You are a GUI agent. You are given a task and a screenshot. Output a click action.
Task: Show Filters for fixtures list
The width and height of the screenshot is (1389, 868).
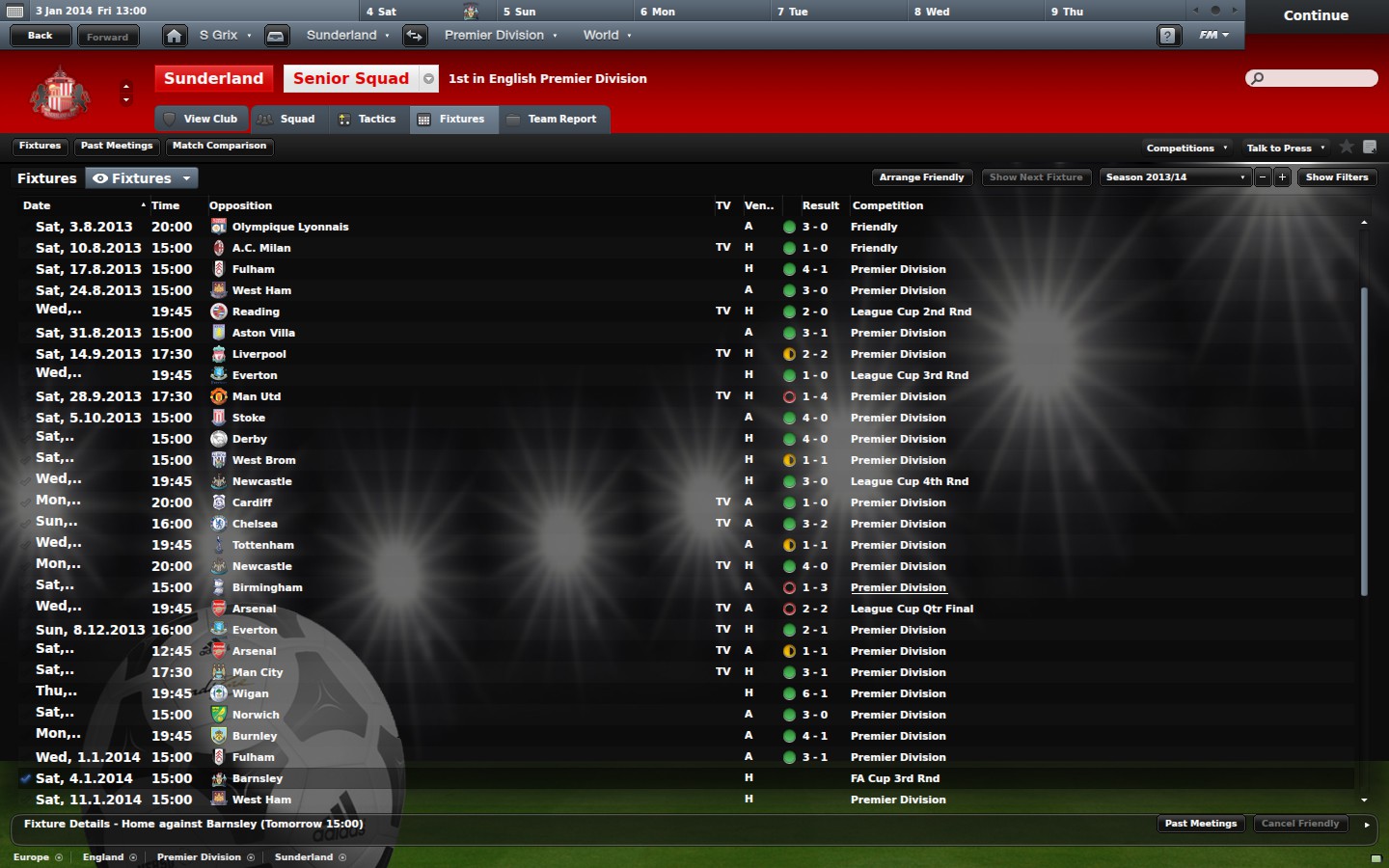pos(1336,177)
